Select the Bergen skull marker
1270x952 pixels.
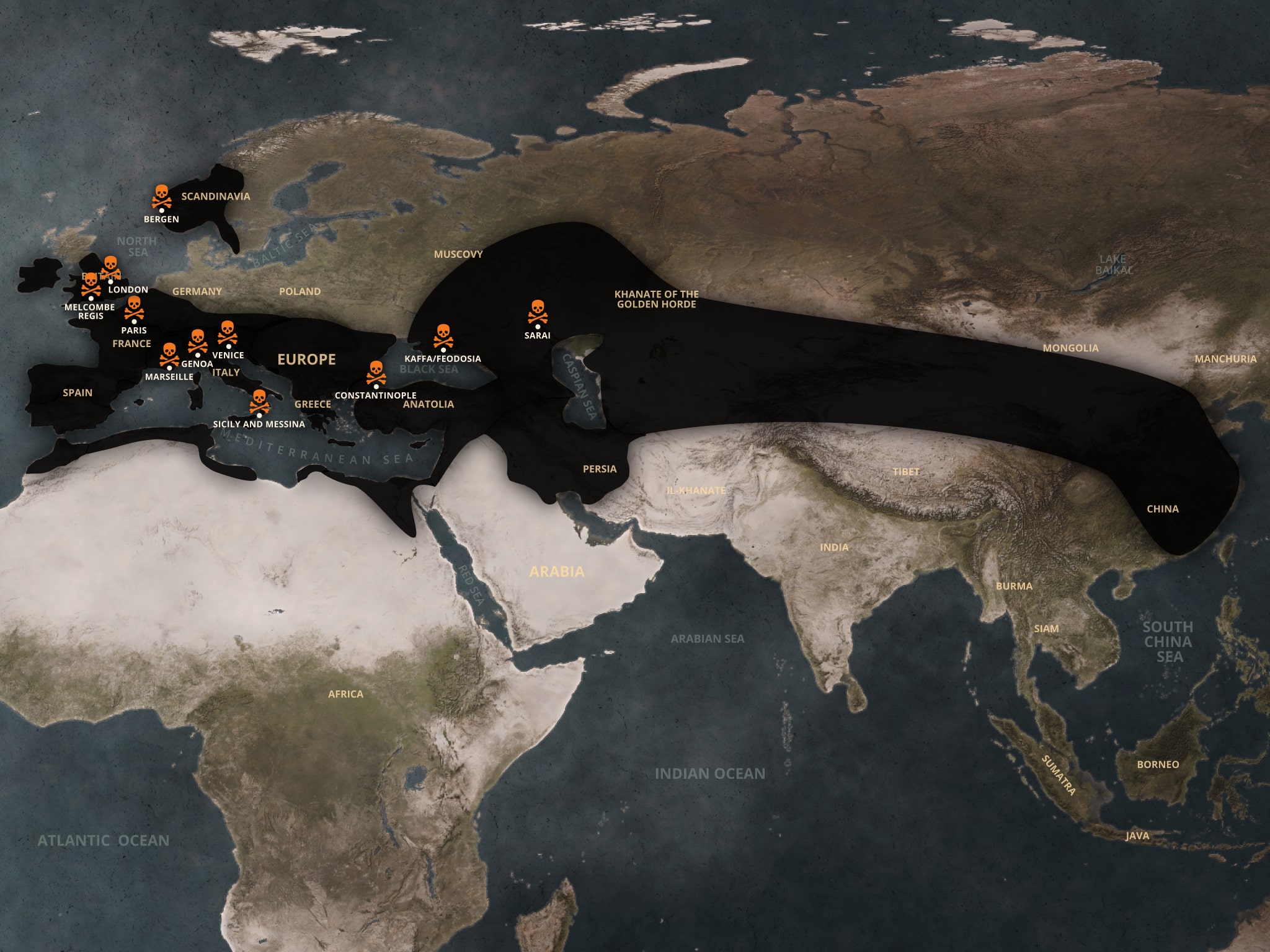pyautogui.click(x=162, y=196)
